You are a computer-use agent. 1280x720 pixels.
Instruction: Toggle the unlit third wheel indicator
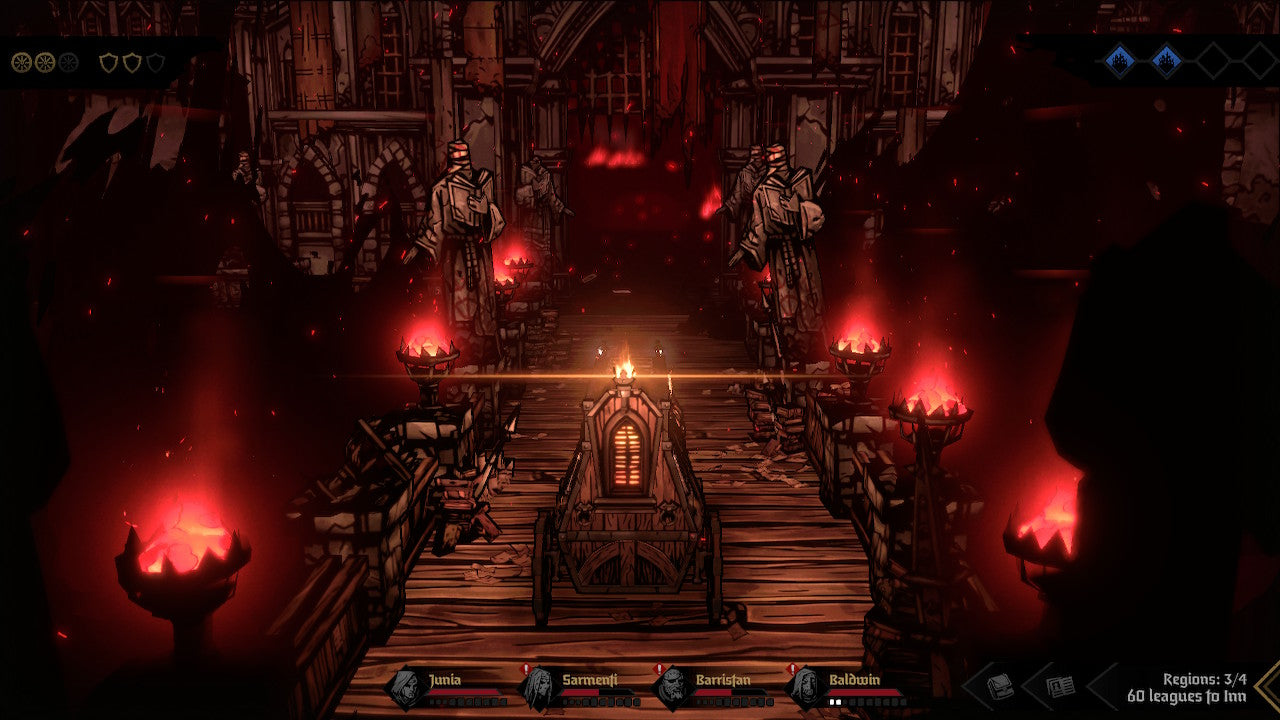click(68, 63)
